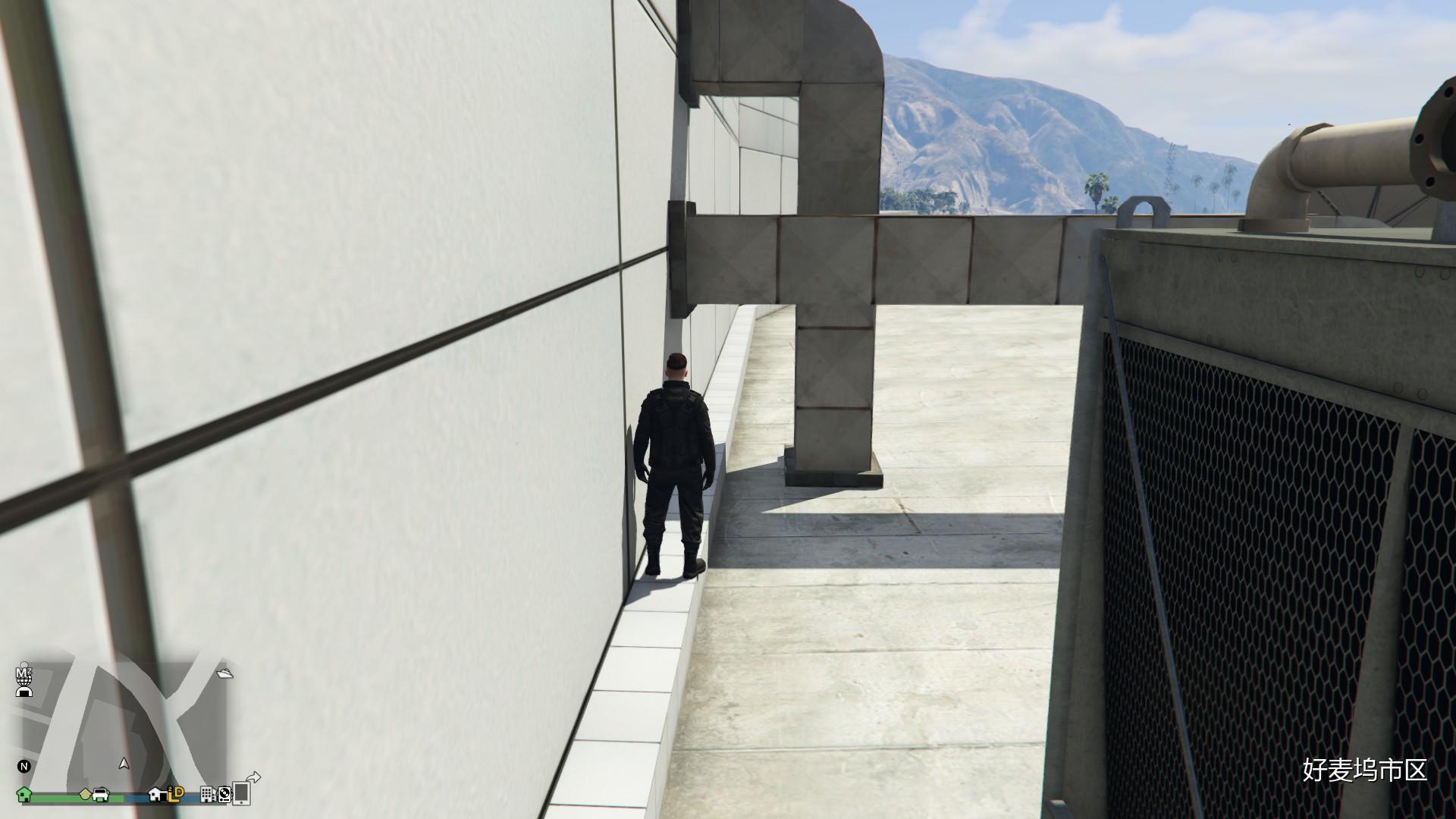Toggle the player arrow on the radar
Image resolution: width=1456 pixels, height=819 pixels.
[x=124, y=764]
